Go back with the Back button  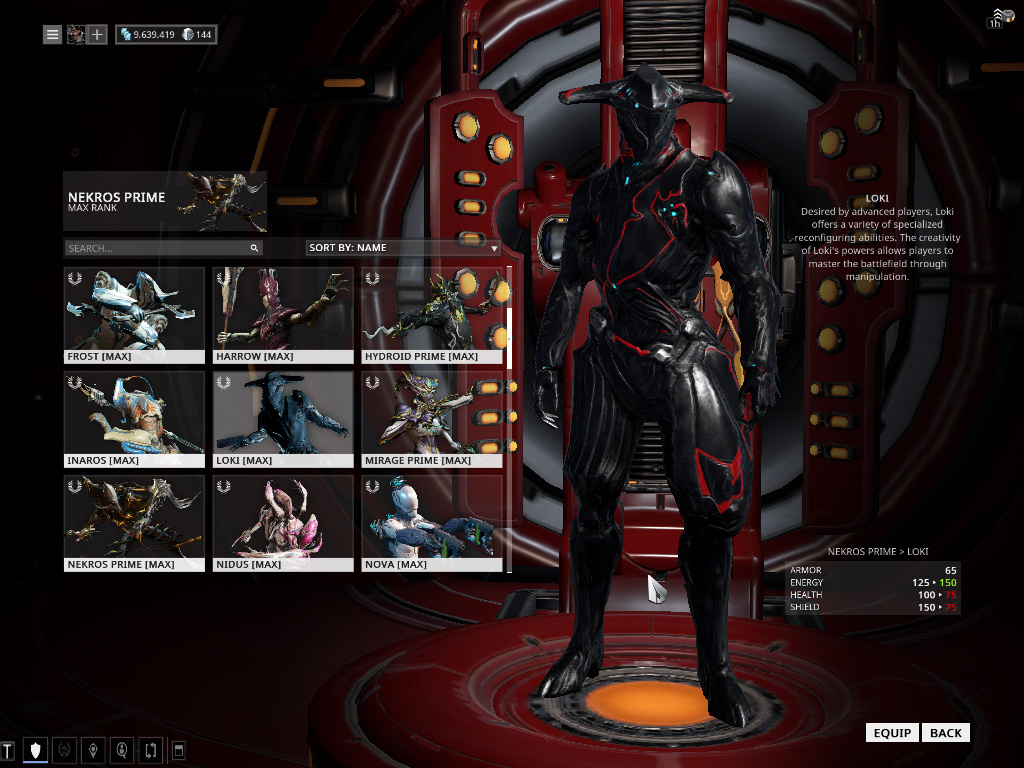(x=945, y=733)
